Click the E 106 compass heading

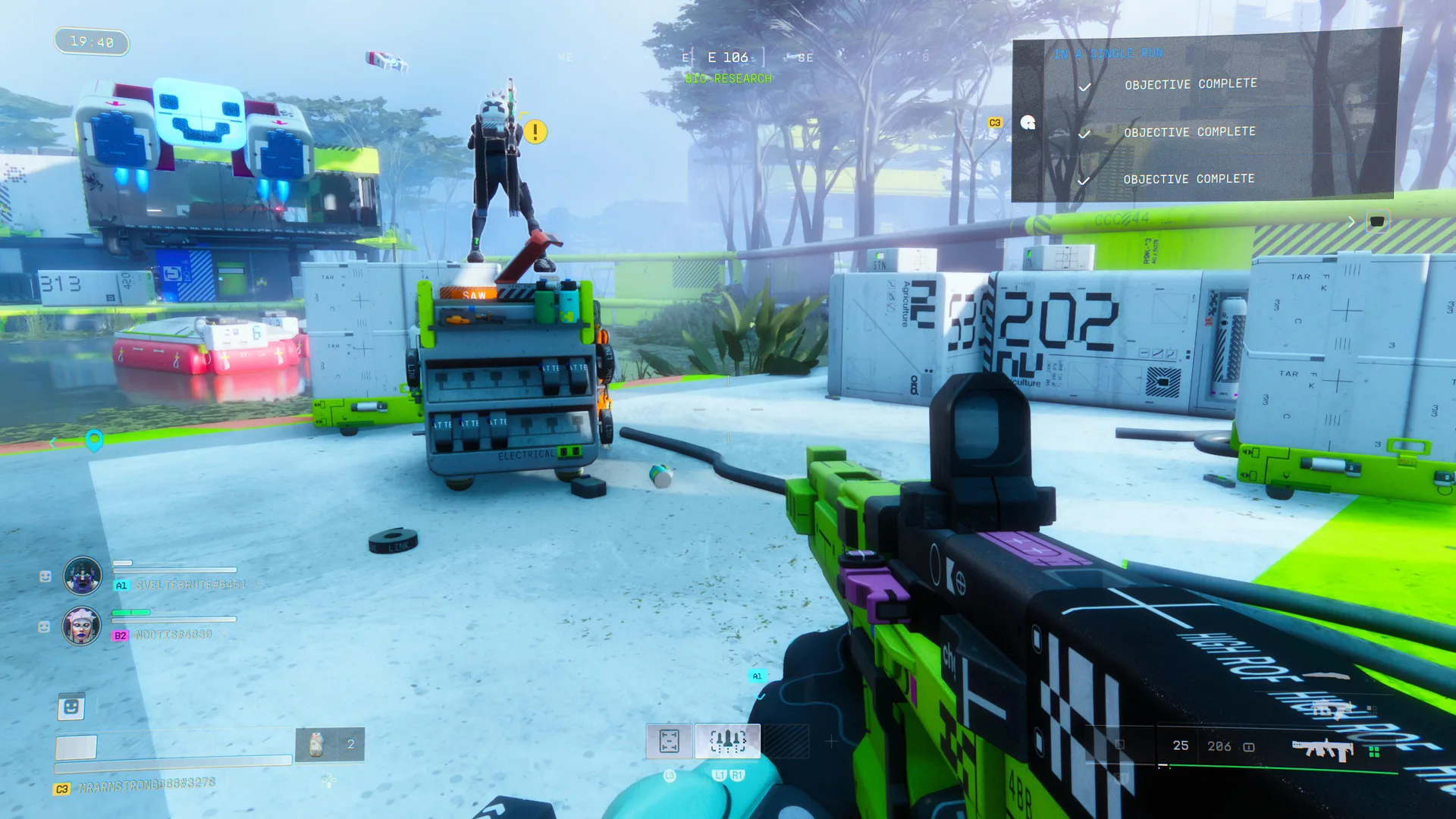(x=727, y=58)
